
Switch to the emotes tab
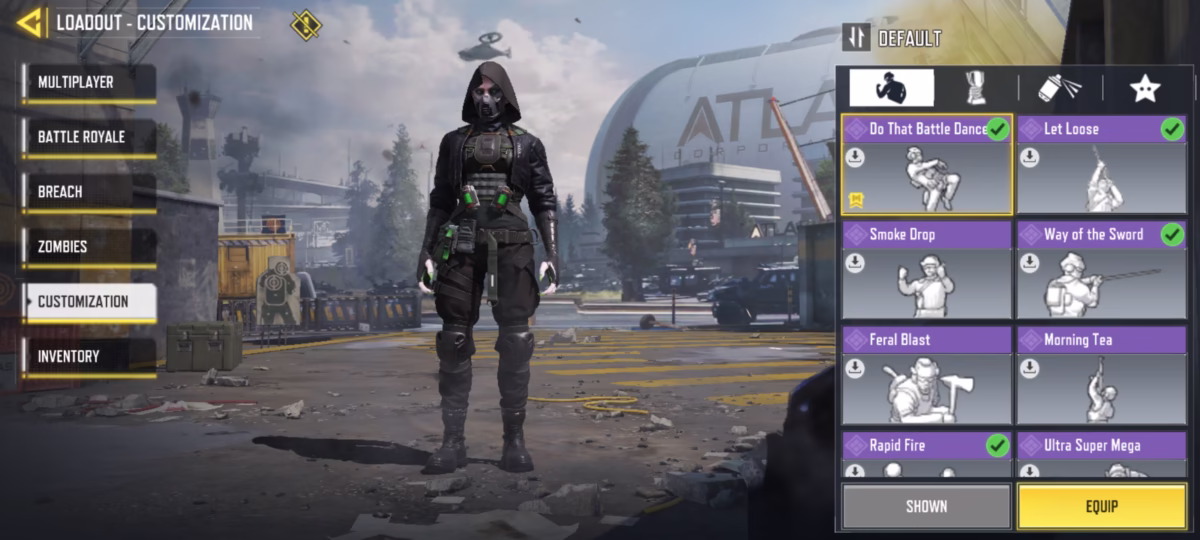[891, 88]
